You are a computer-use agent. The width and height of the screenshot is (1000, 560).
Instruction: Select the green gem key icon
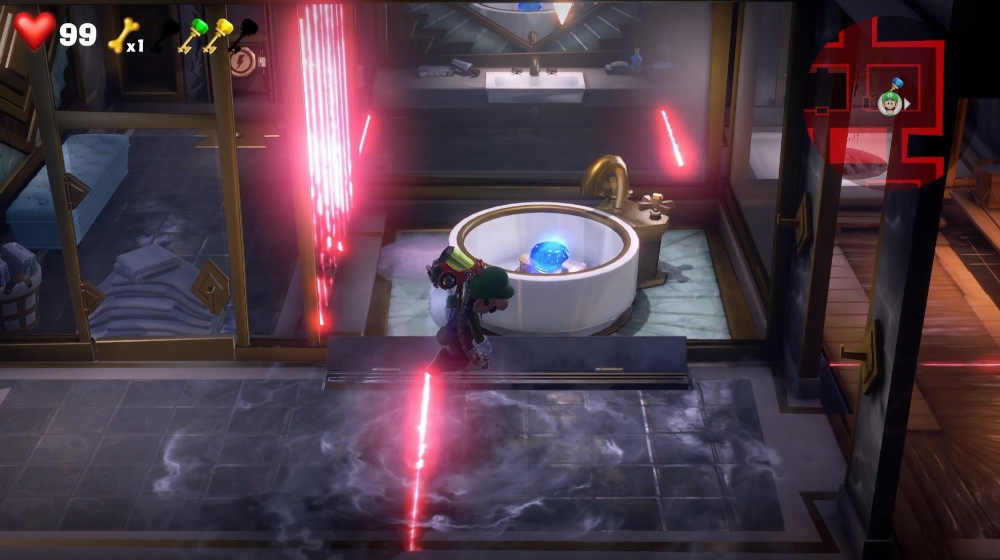[192, 34]
